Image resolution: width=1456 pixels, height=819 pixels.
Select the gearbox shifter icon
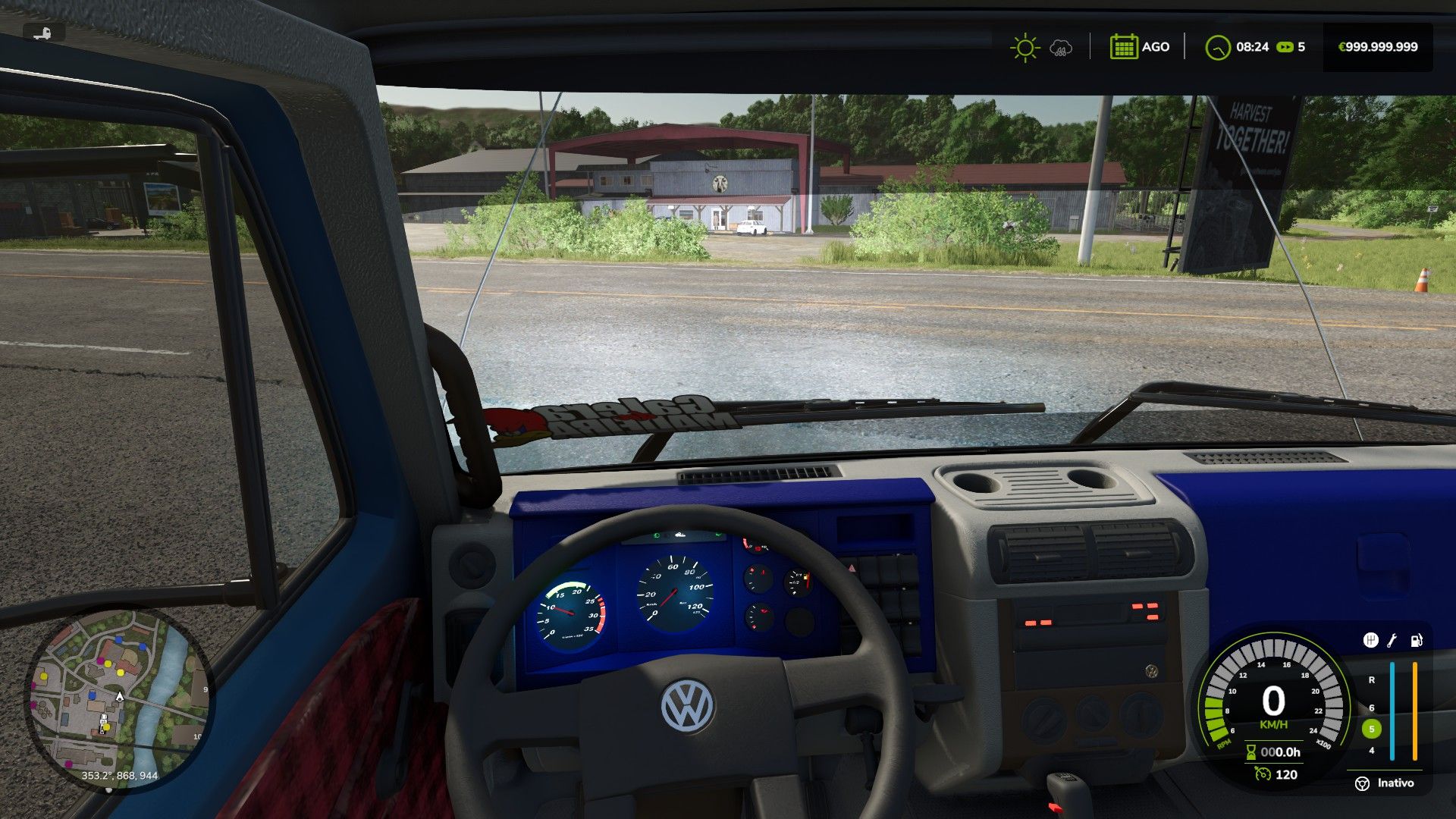(1370, 641)
